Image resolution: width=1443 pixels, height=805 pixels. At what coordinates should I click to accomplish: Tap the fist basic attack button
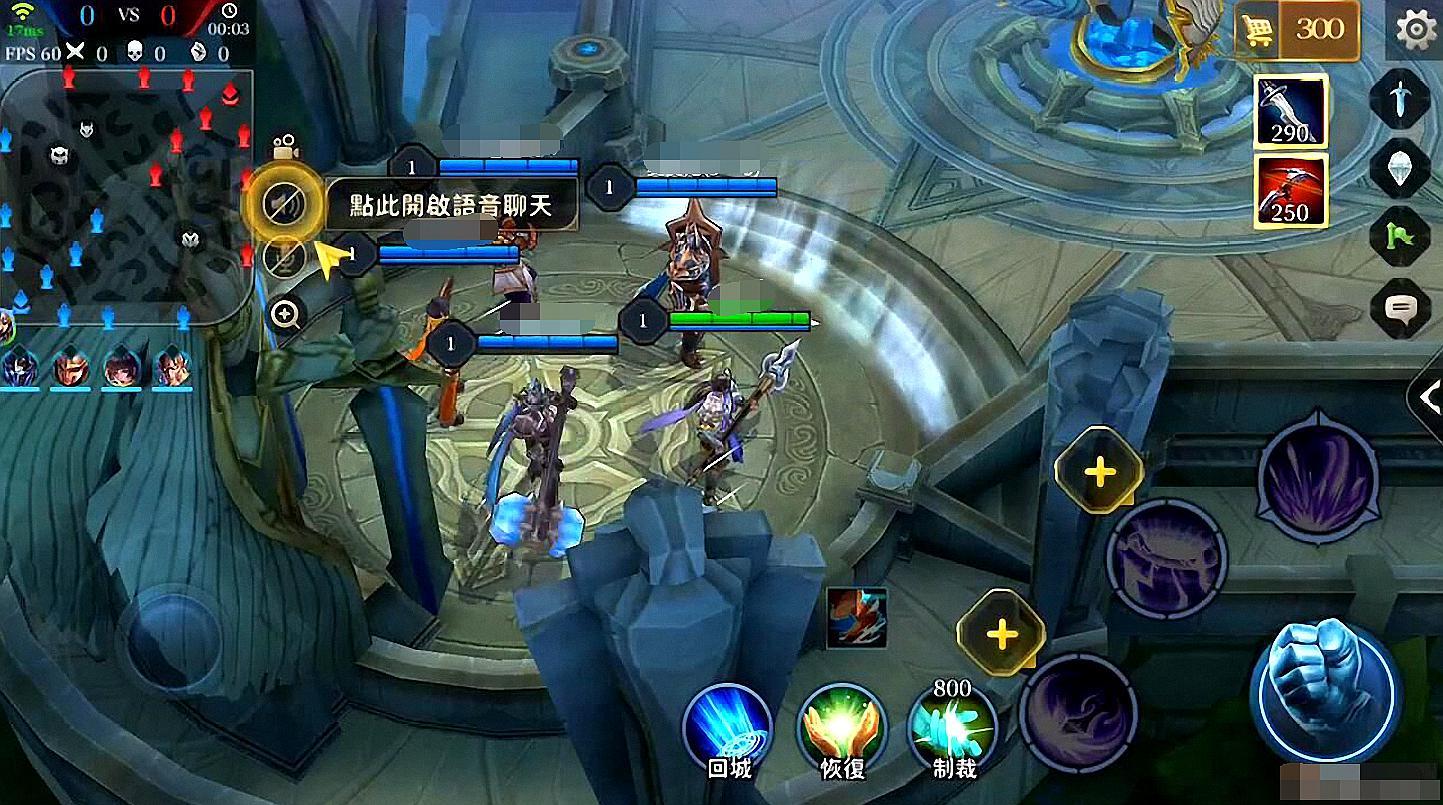tap(1324, 688)
